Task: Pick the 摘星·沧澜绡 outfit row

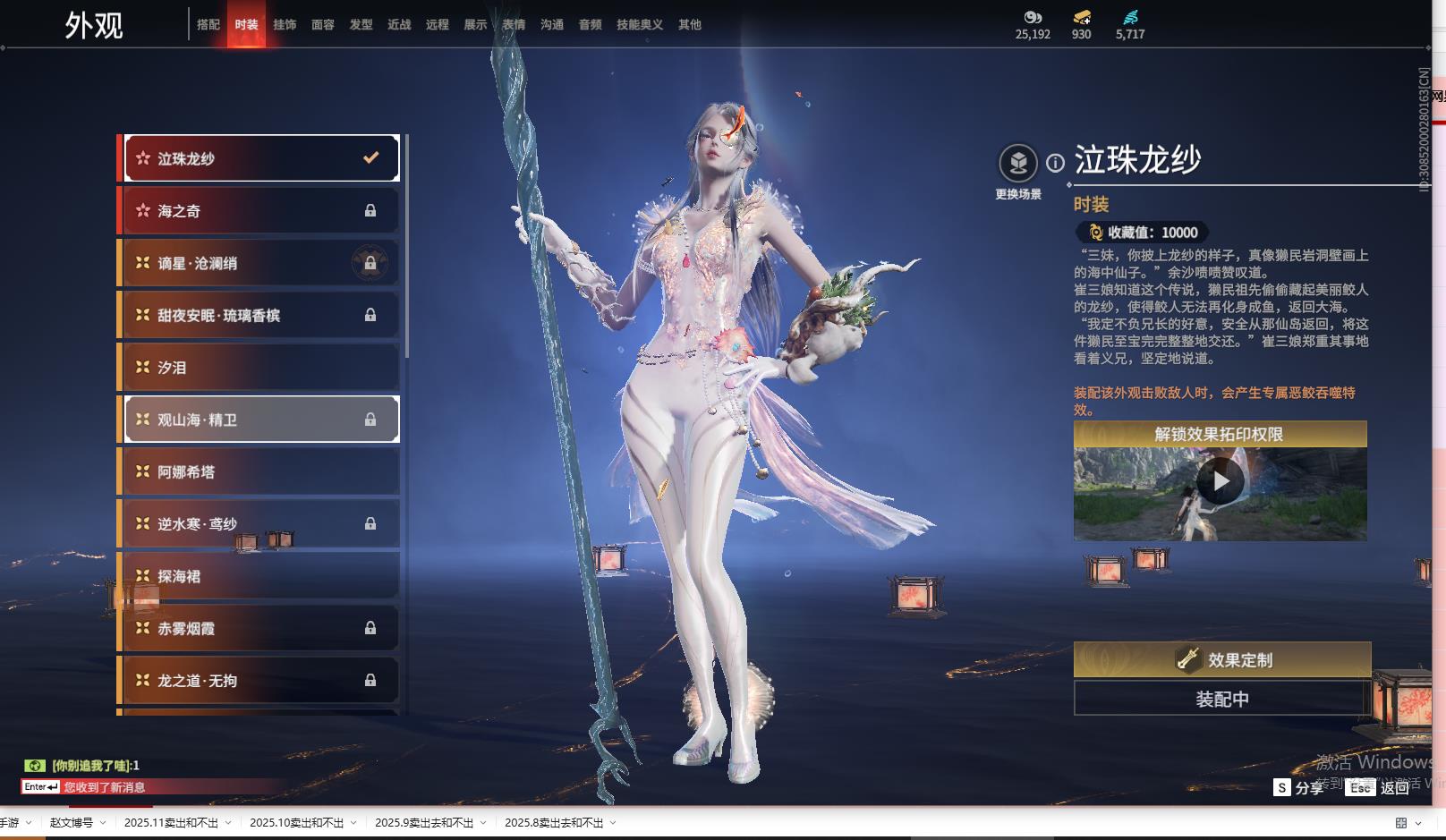Action: click(x=260, y=263)
